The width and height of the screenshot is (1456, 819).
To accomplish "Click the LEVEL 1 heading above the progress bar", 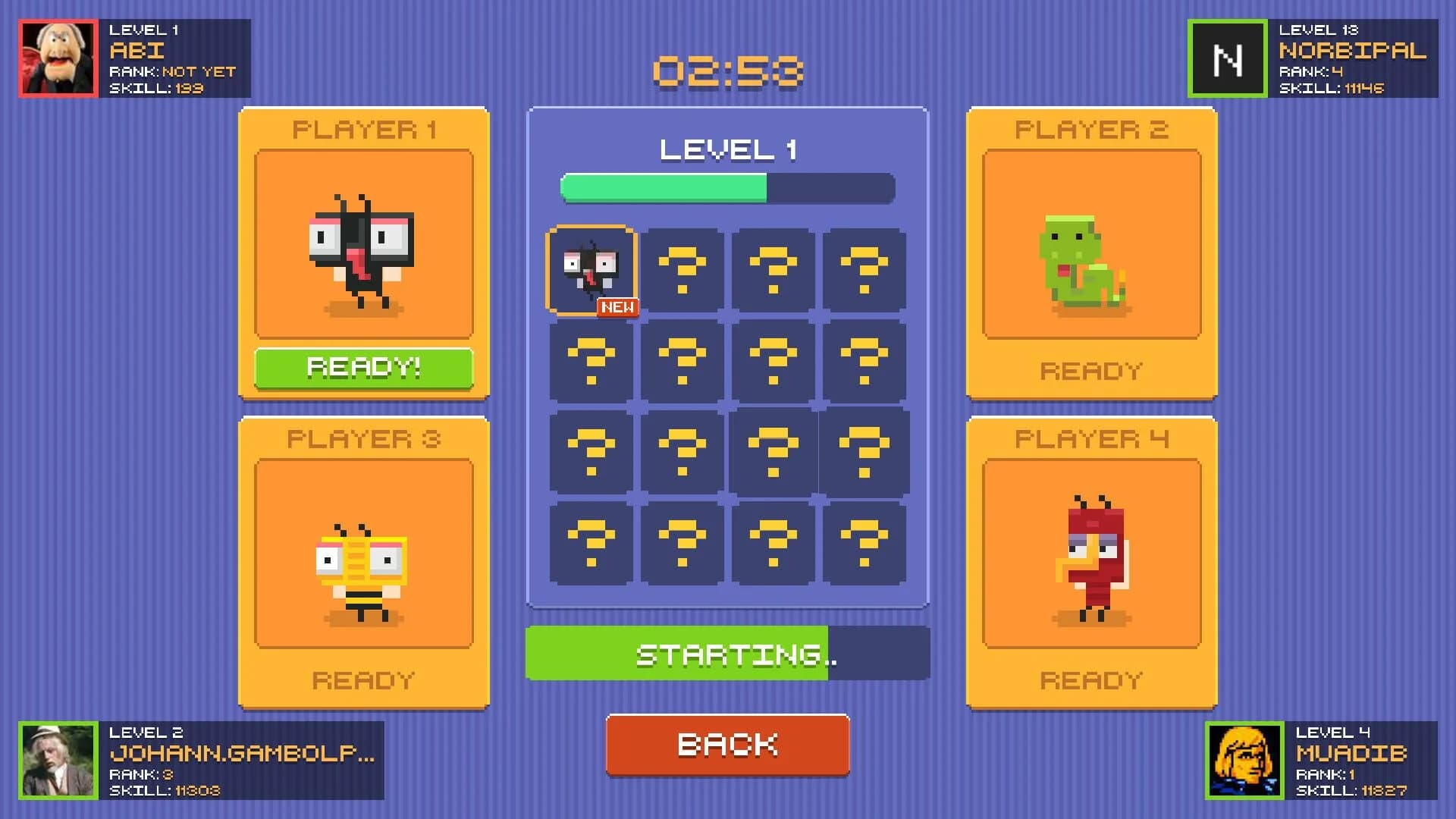I will click(x=726, y=150).
